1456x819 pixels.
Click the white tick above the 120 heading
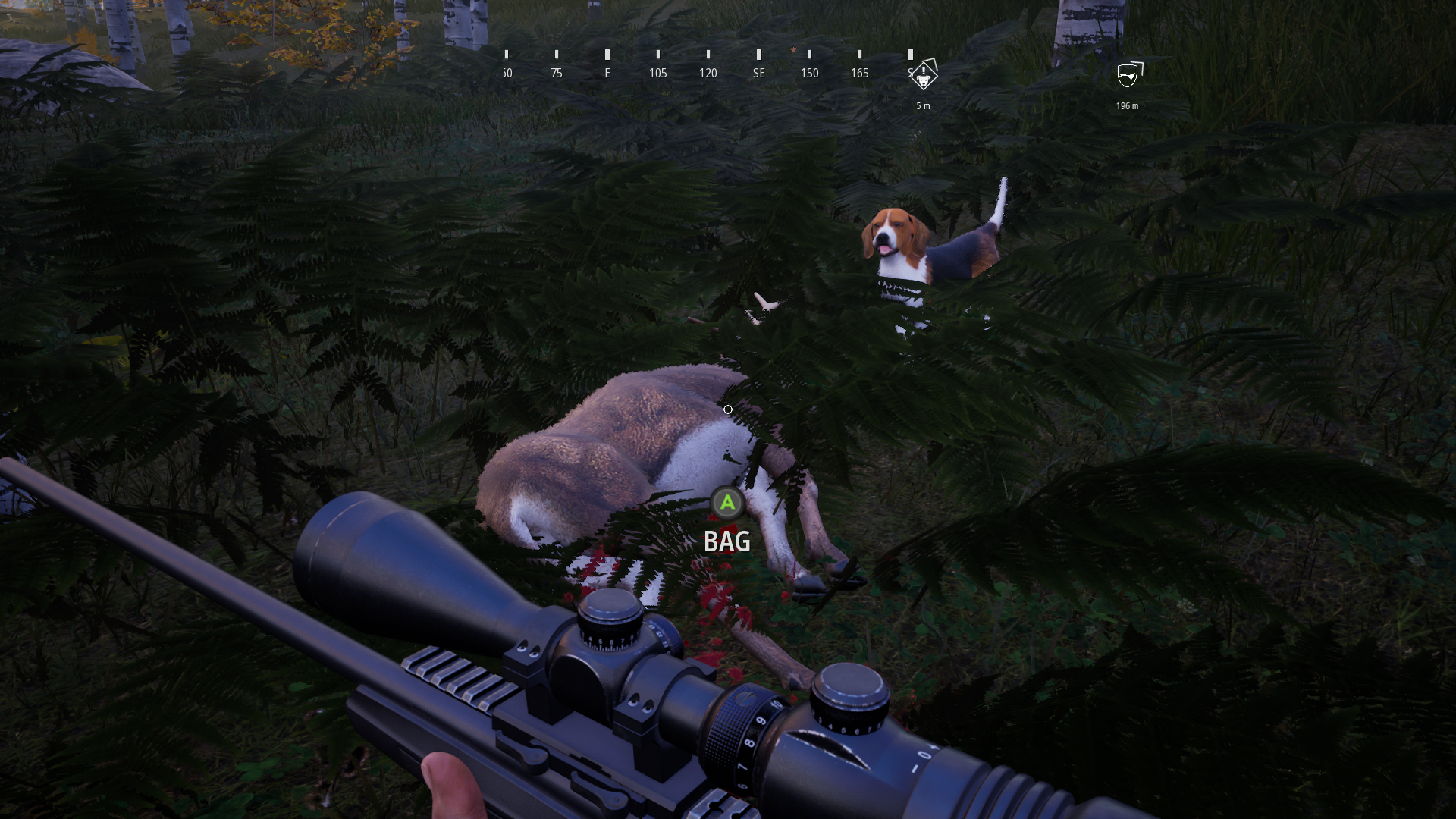pos(708,55)
